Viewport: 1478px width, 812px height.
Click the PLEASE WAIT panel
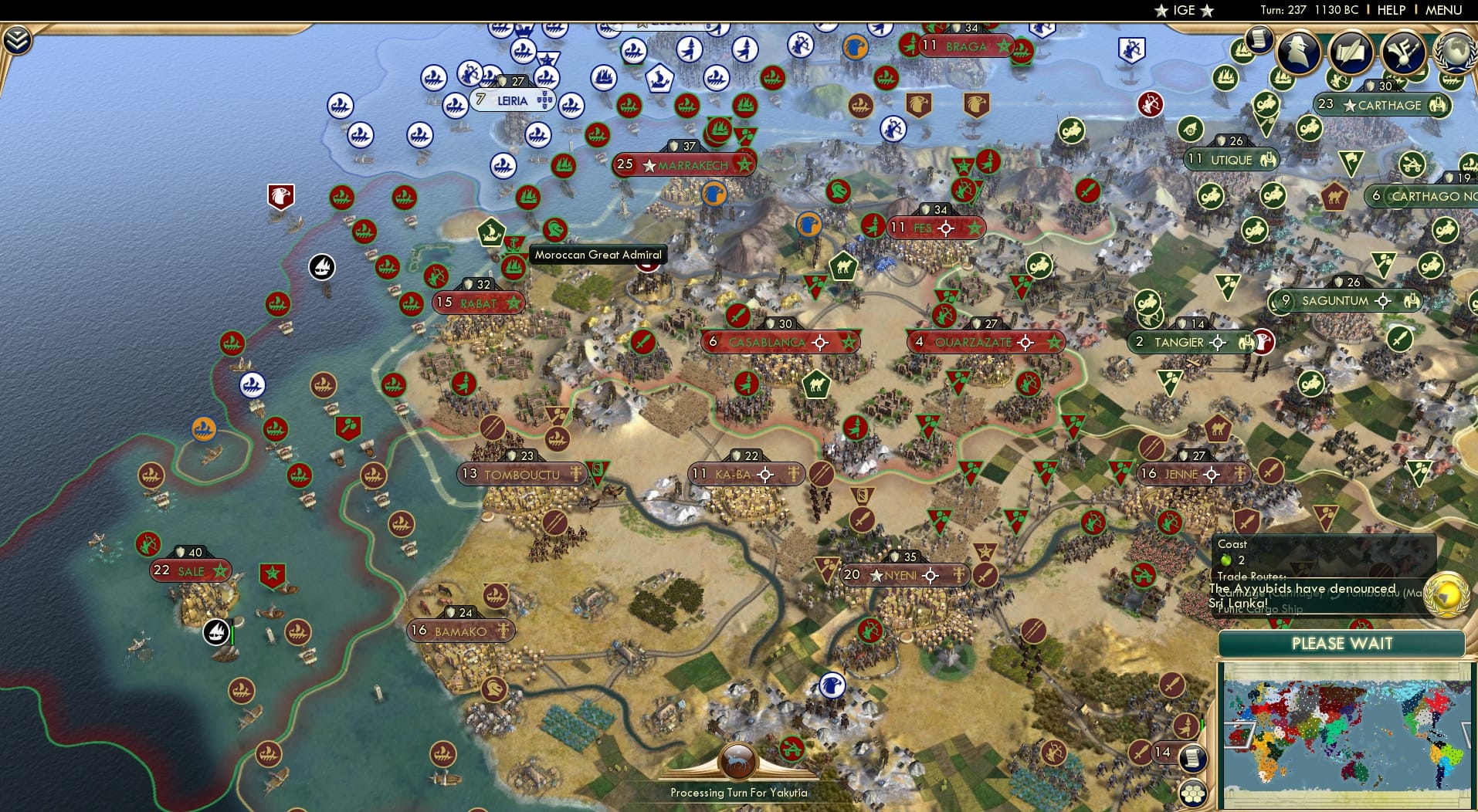pos(1343,643)
